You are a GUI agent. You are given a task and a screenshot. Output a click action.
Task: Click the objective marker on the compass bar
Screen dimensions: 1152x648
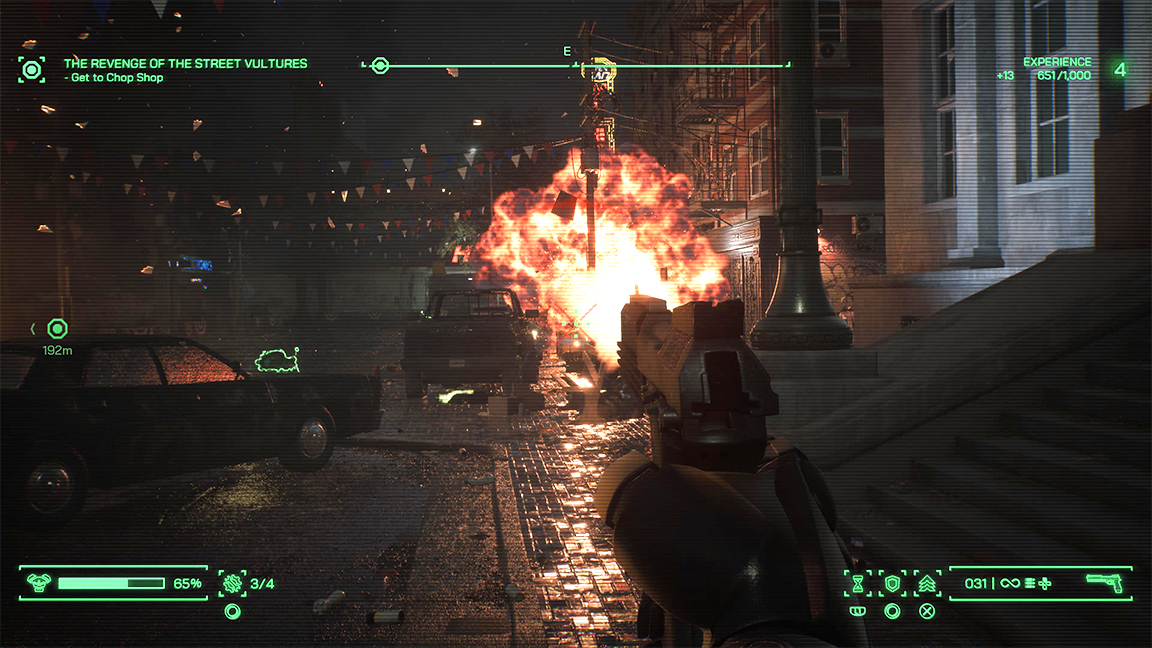point(380,66)
